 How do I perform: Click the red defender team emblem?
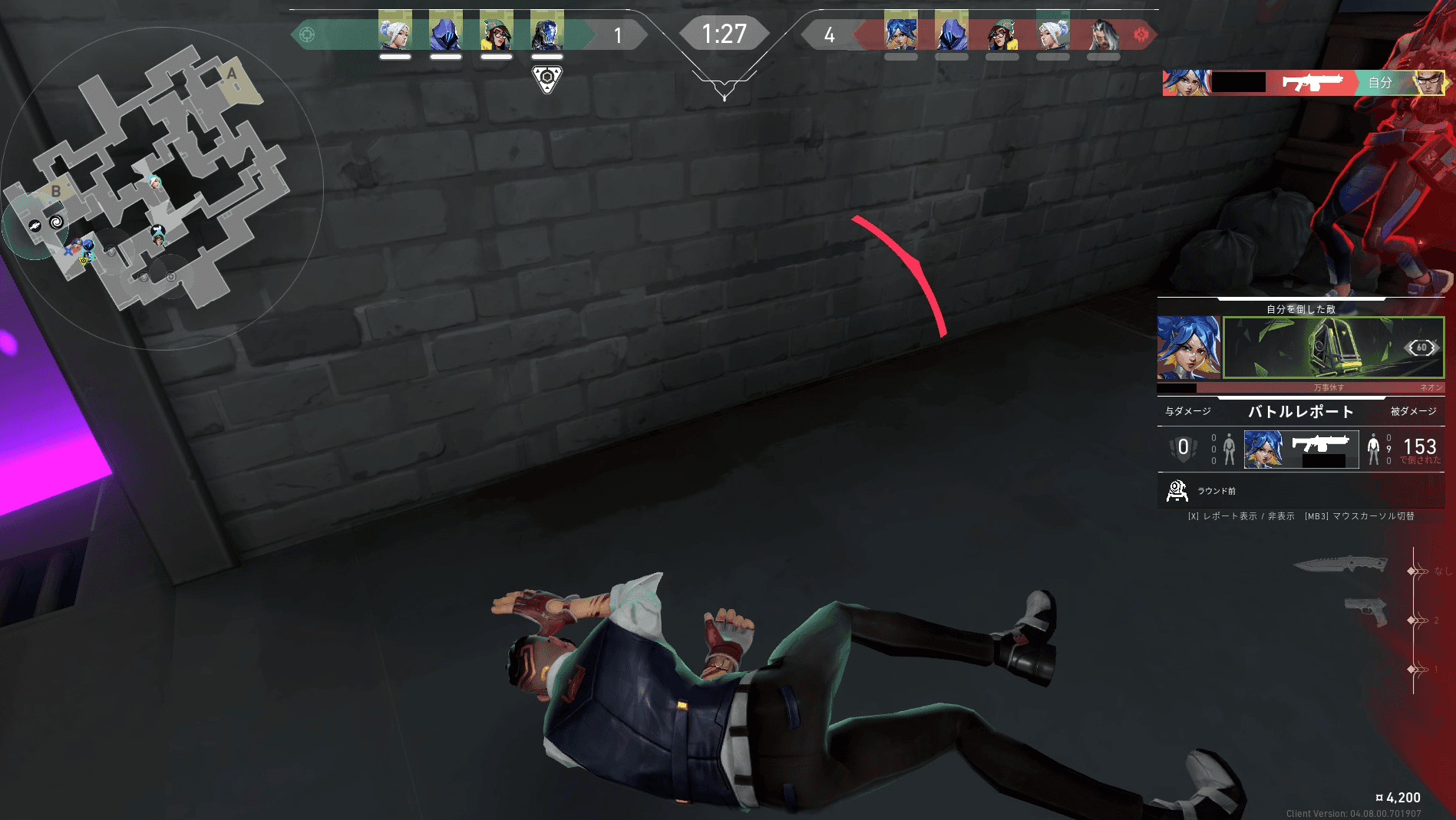(x=1141, y=35)
